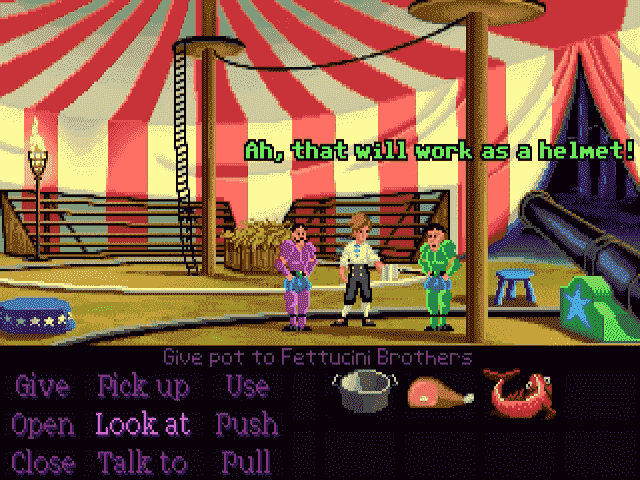Activate the Use verb
Viewport: 640px width, 480px height.
point(246,387)
